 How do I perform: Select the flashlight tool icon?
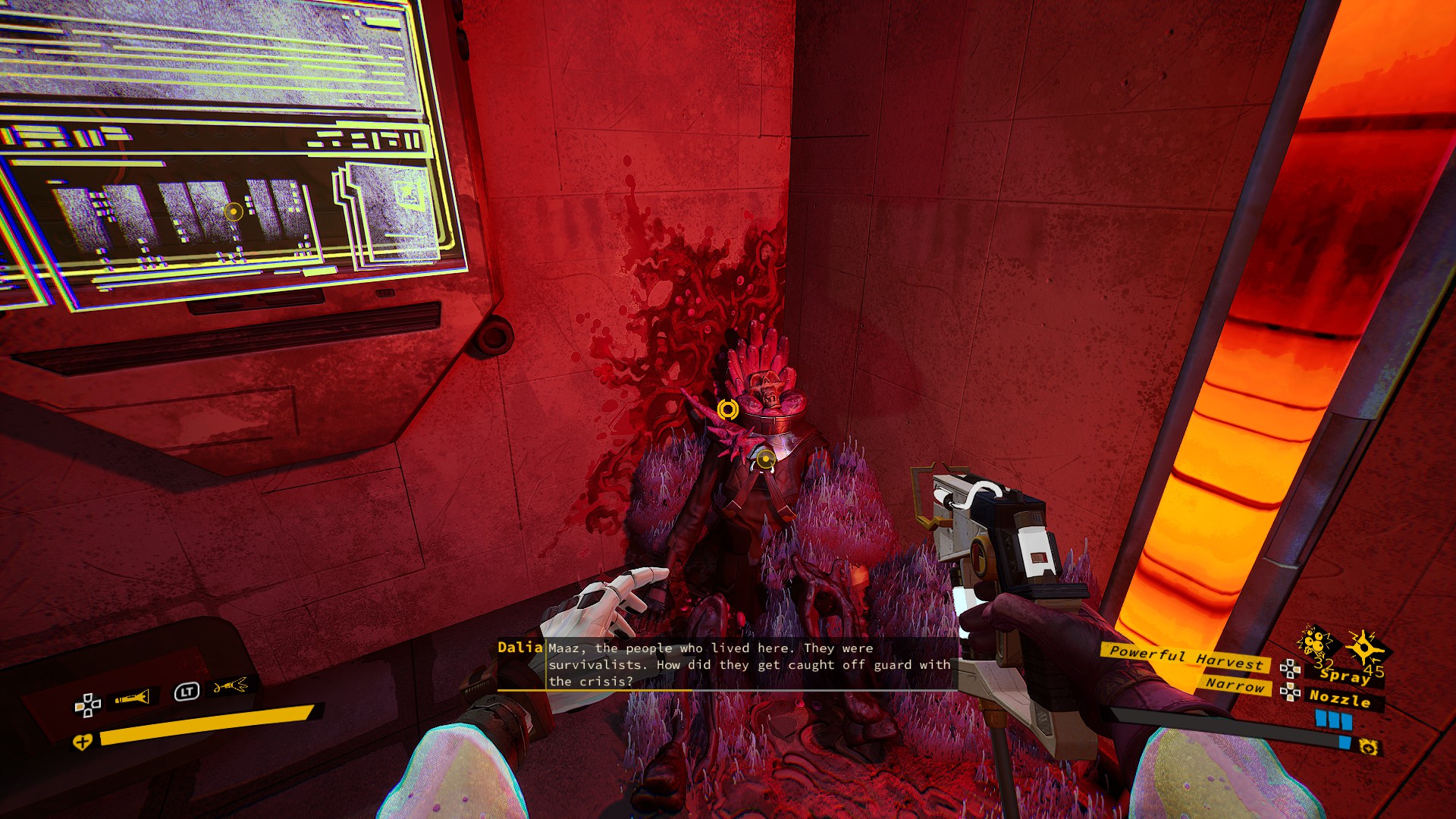point(132,698)
